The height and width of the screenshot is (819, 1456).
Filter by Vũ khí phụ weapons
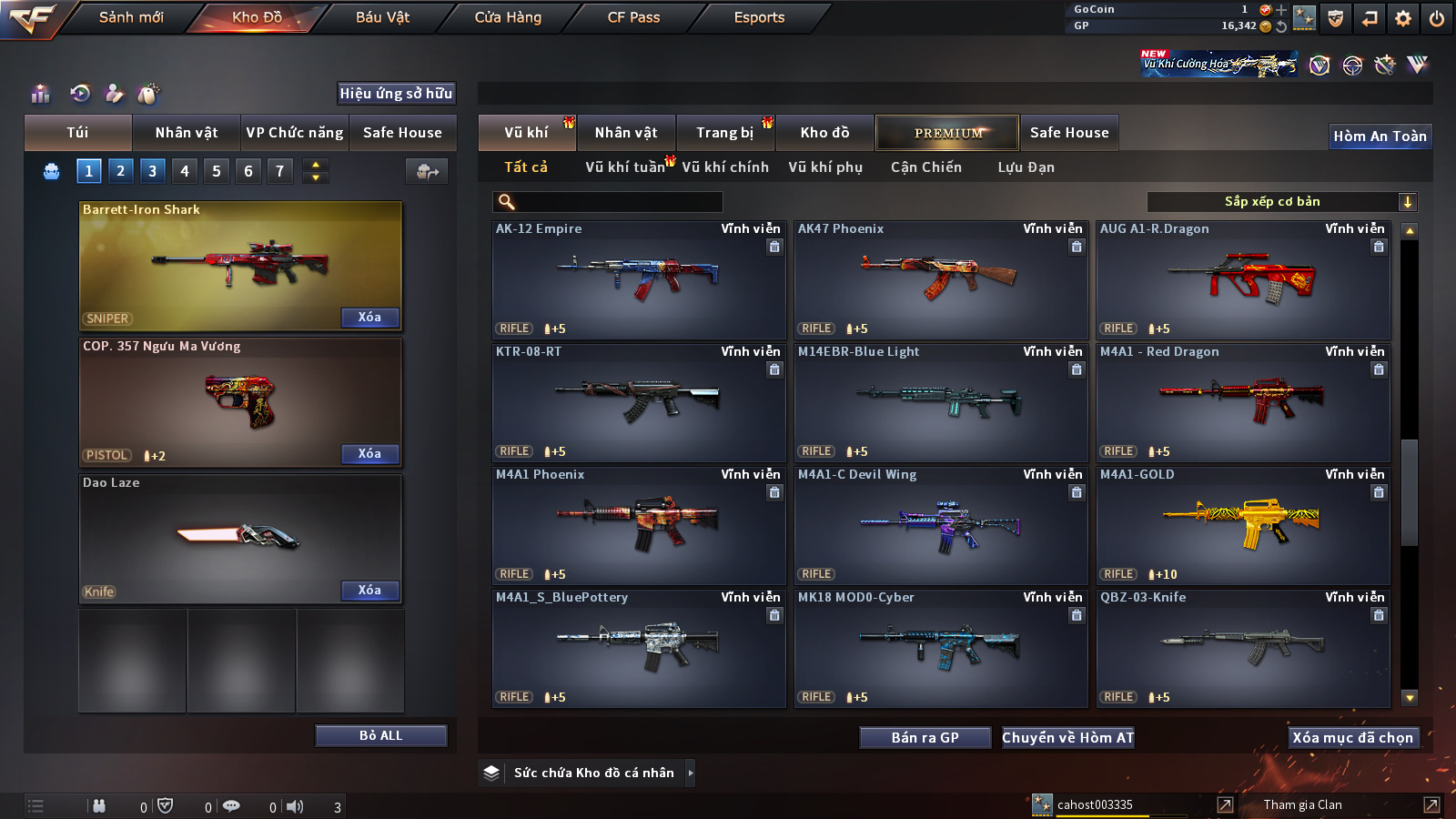[824, 167]
